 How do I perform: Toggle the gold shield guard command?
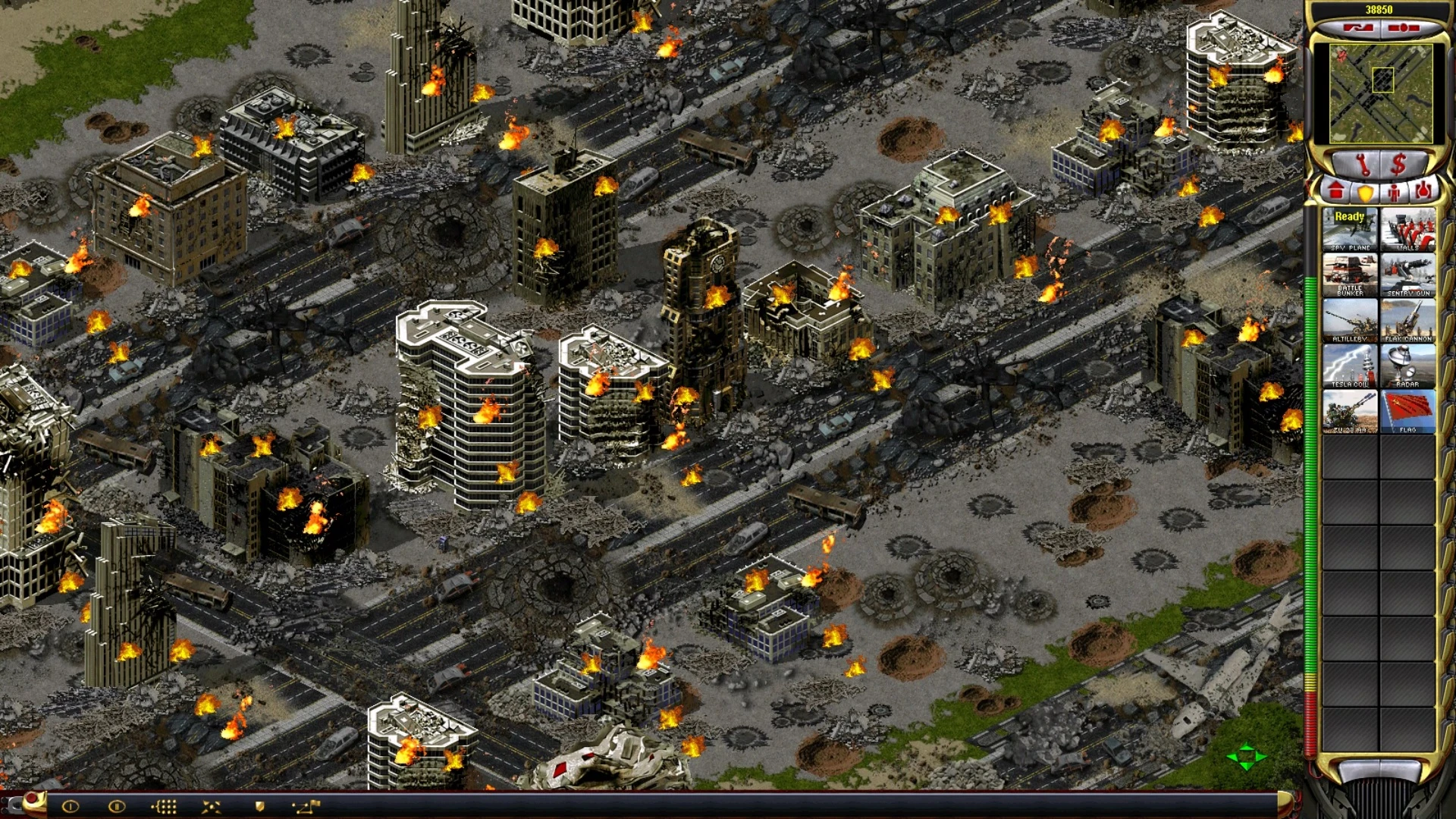tap(259, 806)
